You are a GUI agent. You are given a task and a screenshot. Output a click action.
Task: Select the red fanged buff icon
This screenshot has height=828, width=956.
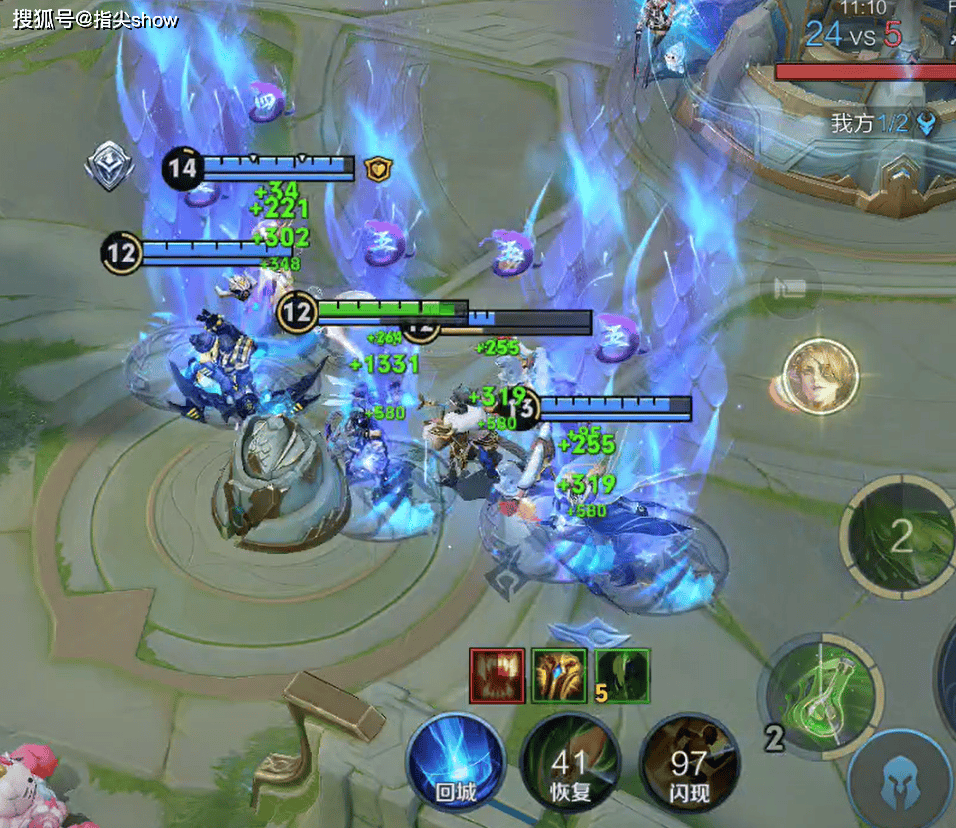pos(497,676)
